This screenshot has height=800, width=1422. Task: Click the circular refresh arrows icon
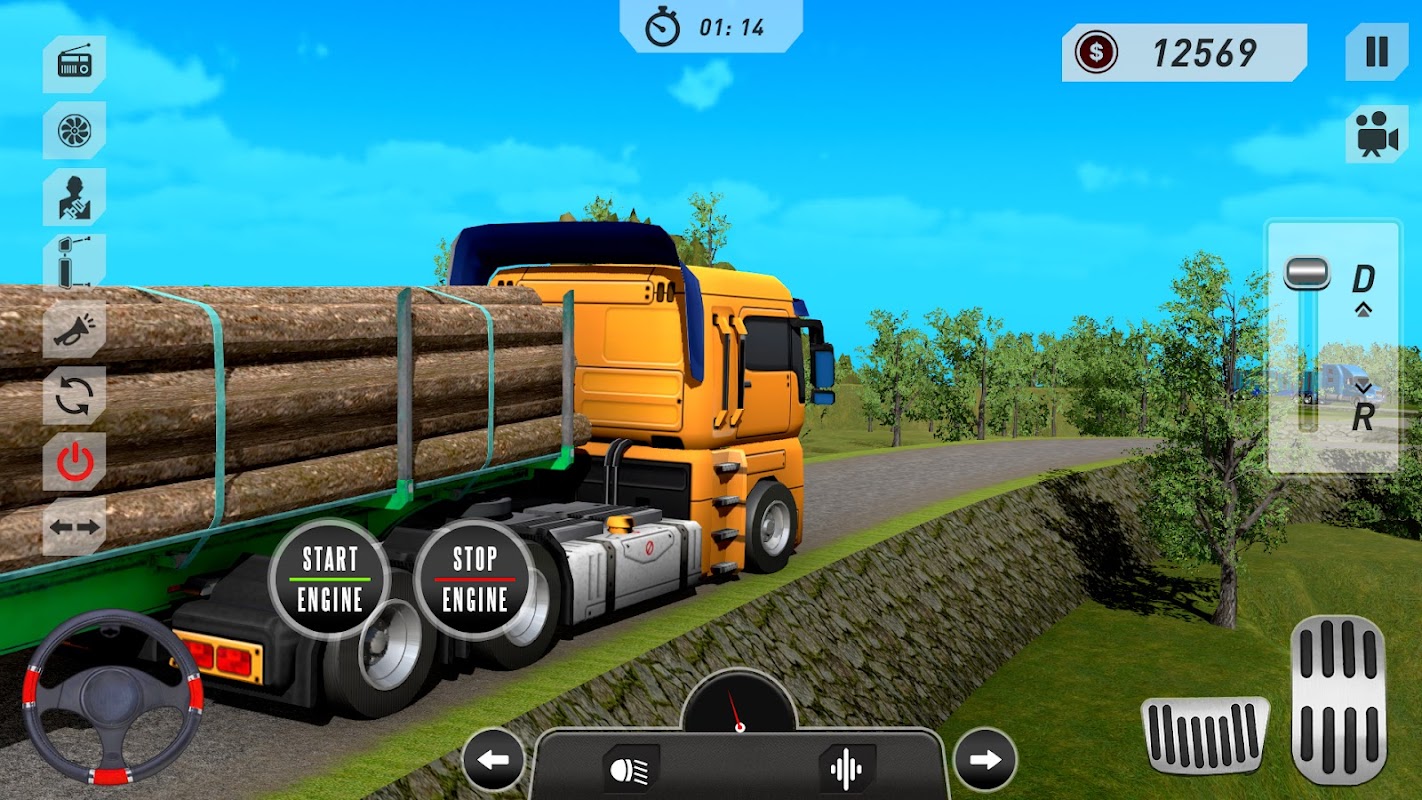(74, 395)
